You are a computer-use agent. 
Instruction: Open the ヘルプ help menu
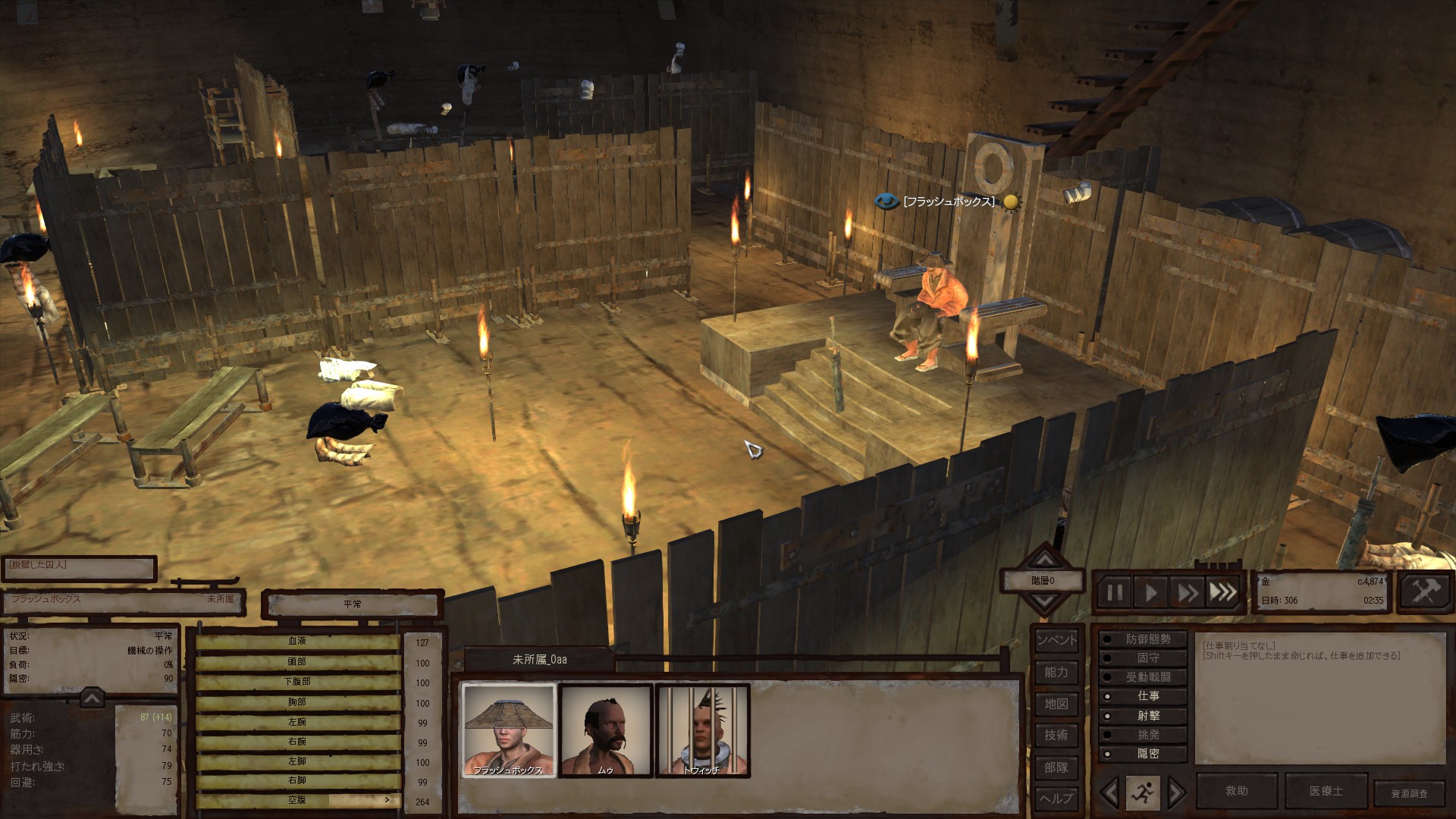(1056, 798)
